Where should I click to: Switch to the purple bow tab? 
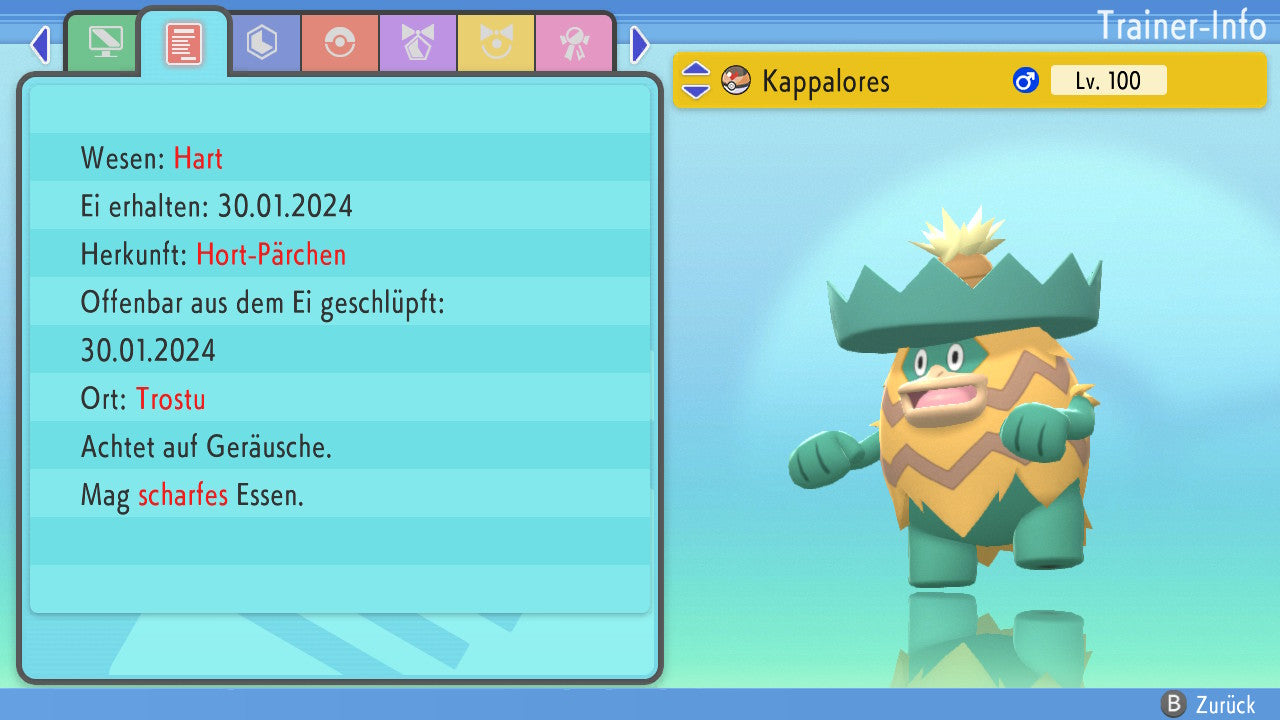click(418, 43)
